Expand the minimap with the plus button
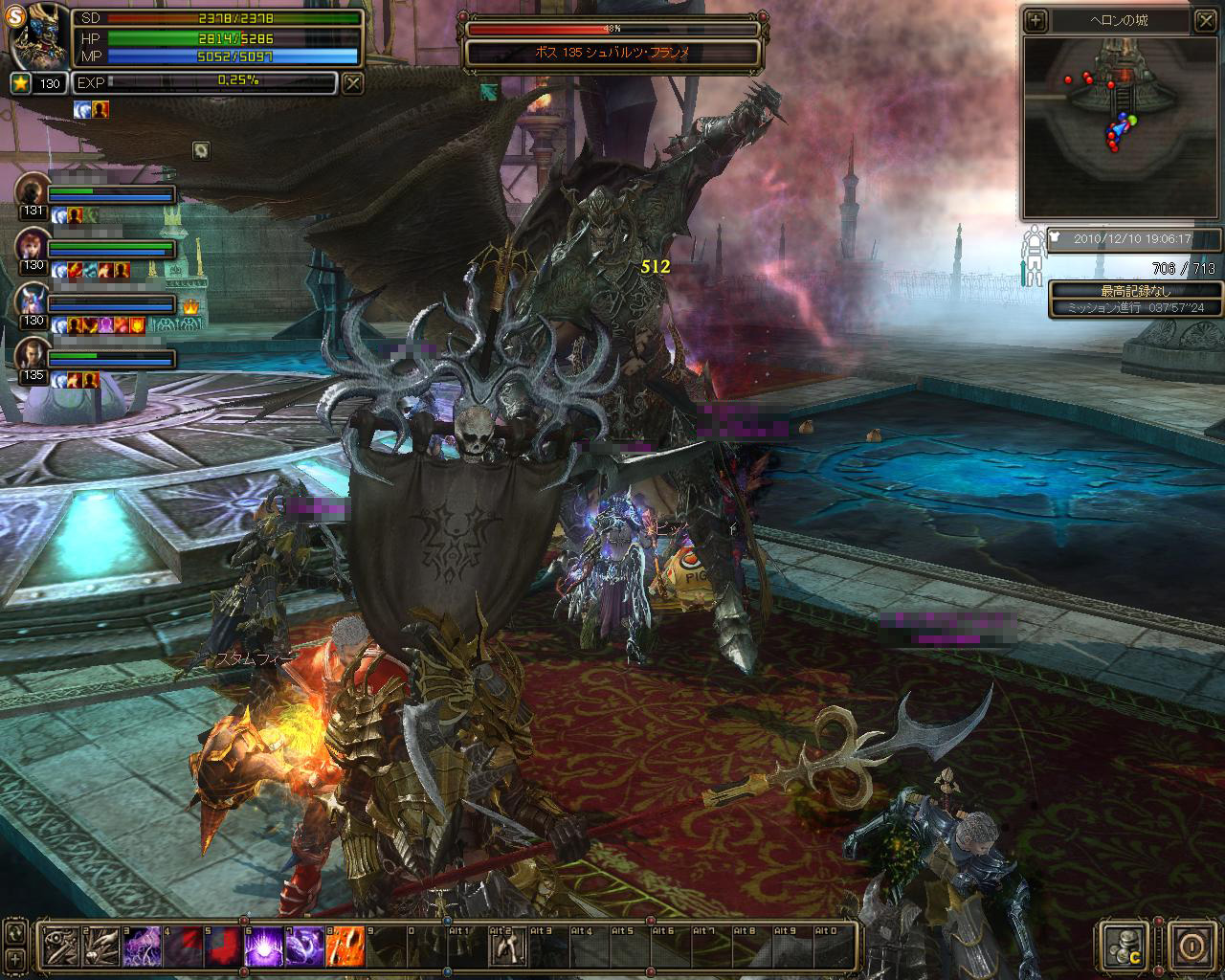Viewport: 1225px width, 980px height. pos(1036,20)
